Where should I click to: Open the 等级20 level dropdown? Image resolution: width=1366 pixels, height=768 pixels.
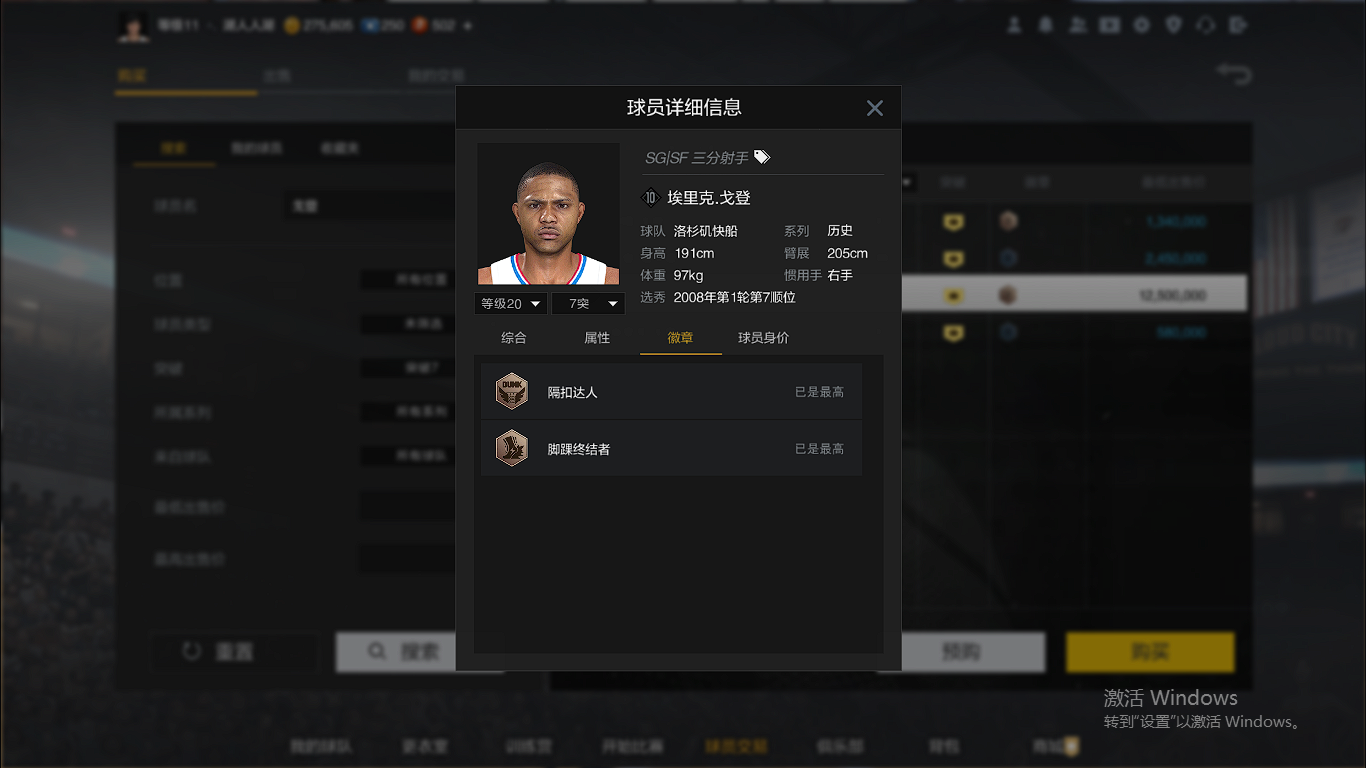(510, 303)
